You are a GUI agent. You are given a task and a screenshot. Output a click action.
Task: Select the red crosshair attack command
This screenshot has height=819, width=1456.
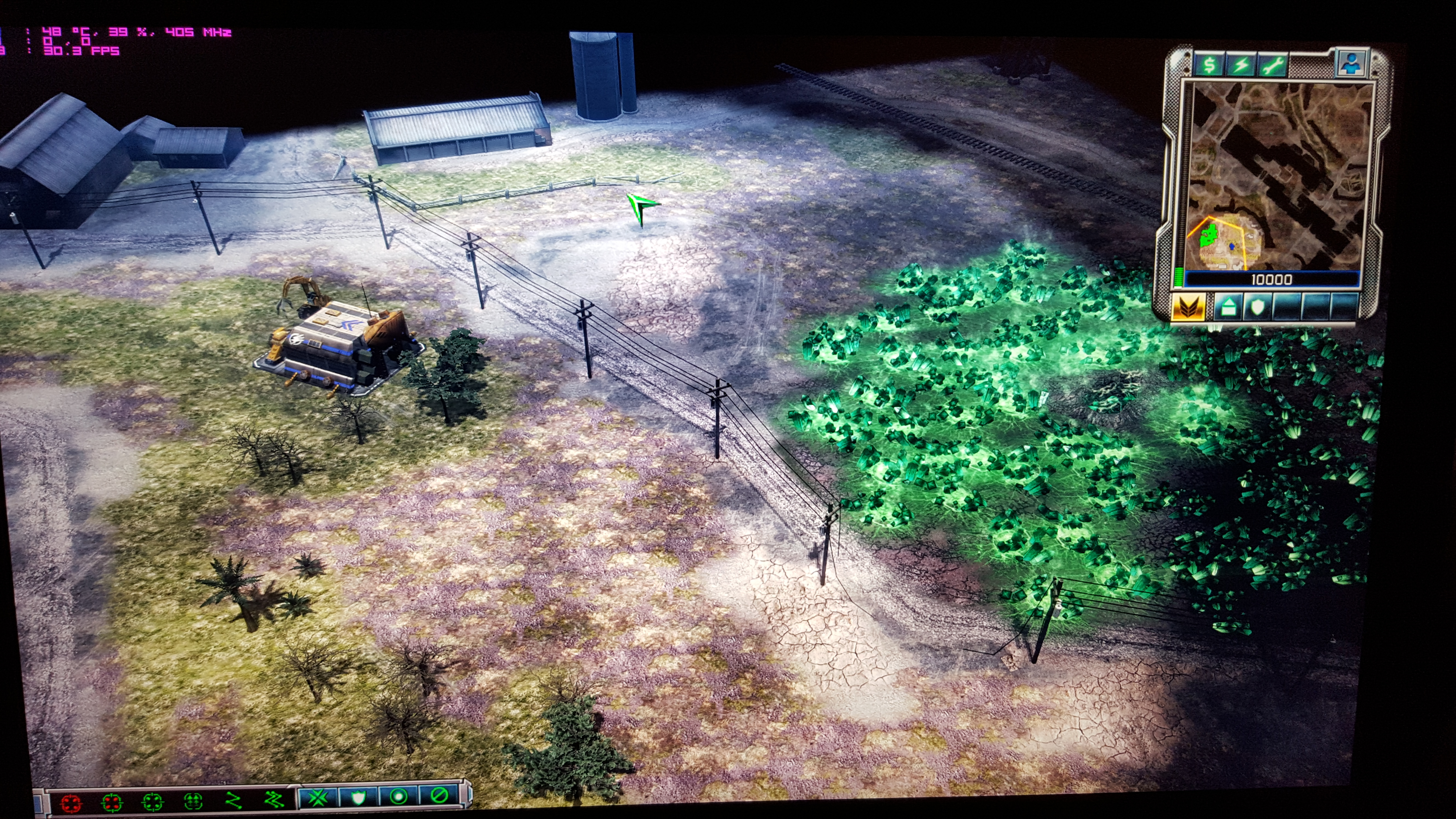click(71, 802)
